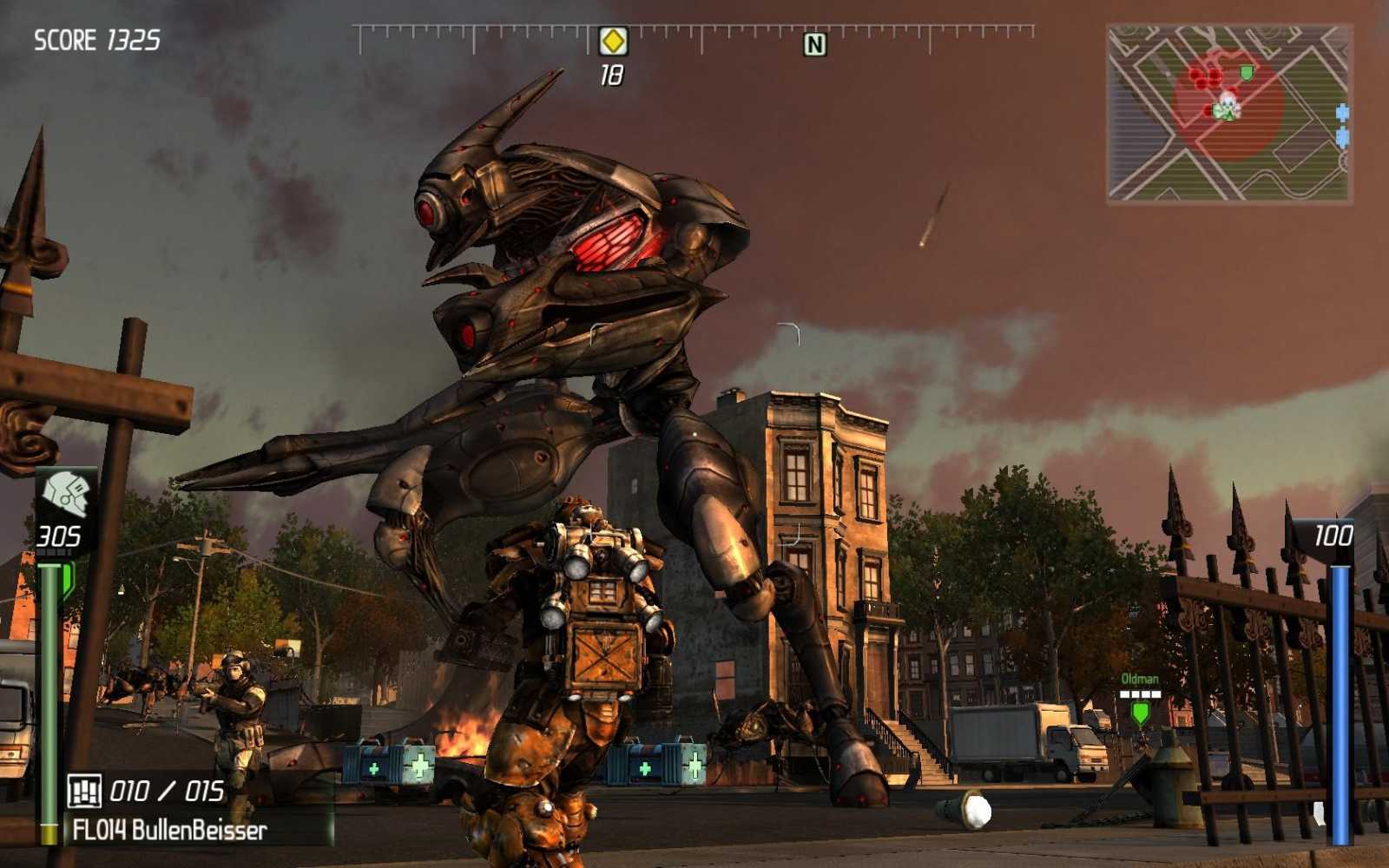This screenshot has height=868, width=1389.
Task: Click Oldman's green shield squad marker
Action: (x=1140, y=713)
